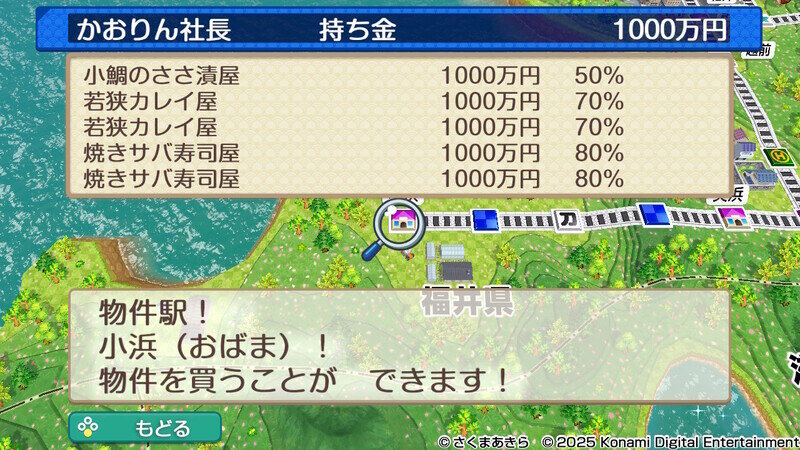Advance the 物件駅 message box
The width and height of the screenshot is (800, 450).
coord(398,346)
